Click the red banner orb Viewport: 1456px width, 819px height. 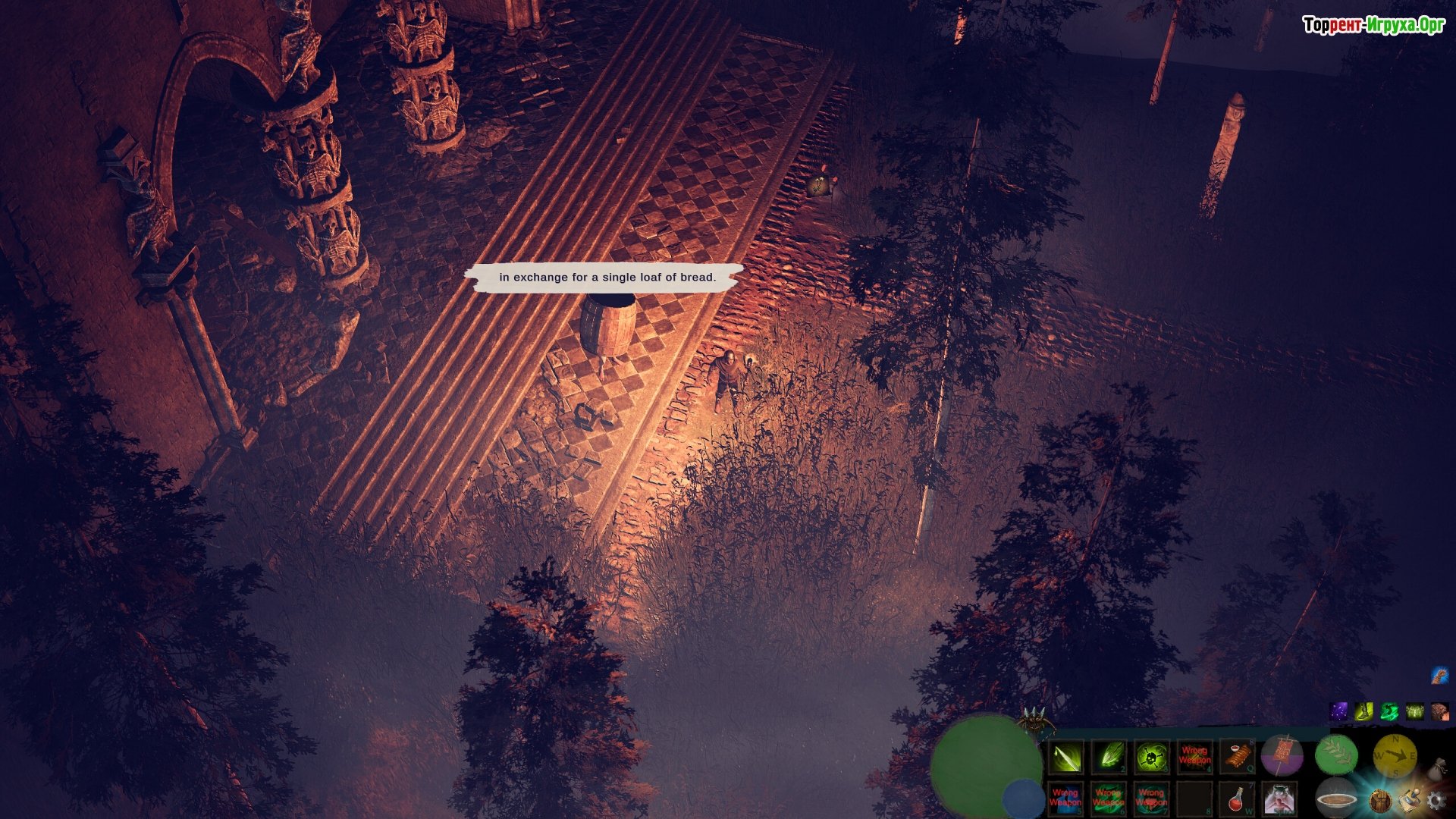click(x=1282, y=755)
